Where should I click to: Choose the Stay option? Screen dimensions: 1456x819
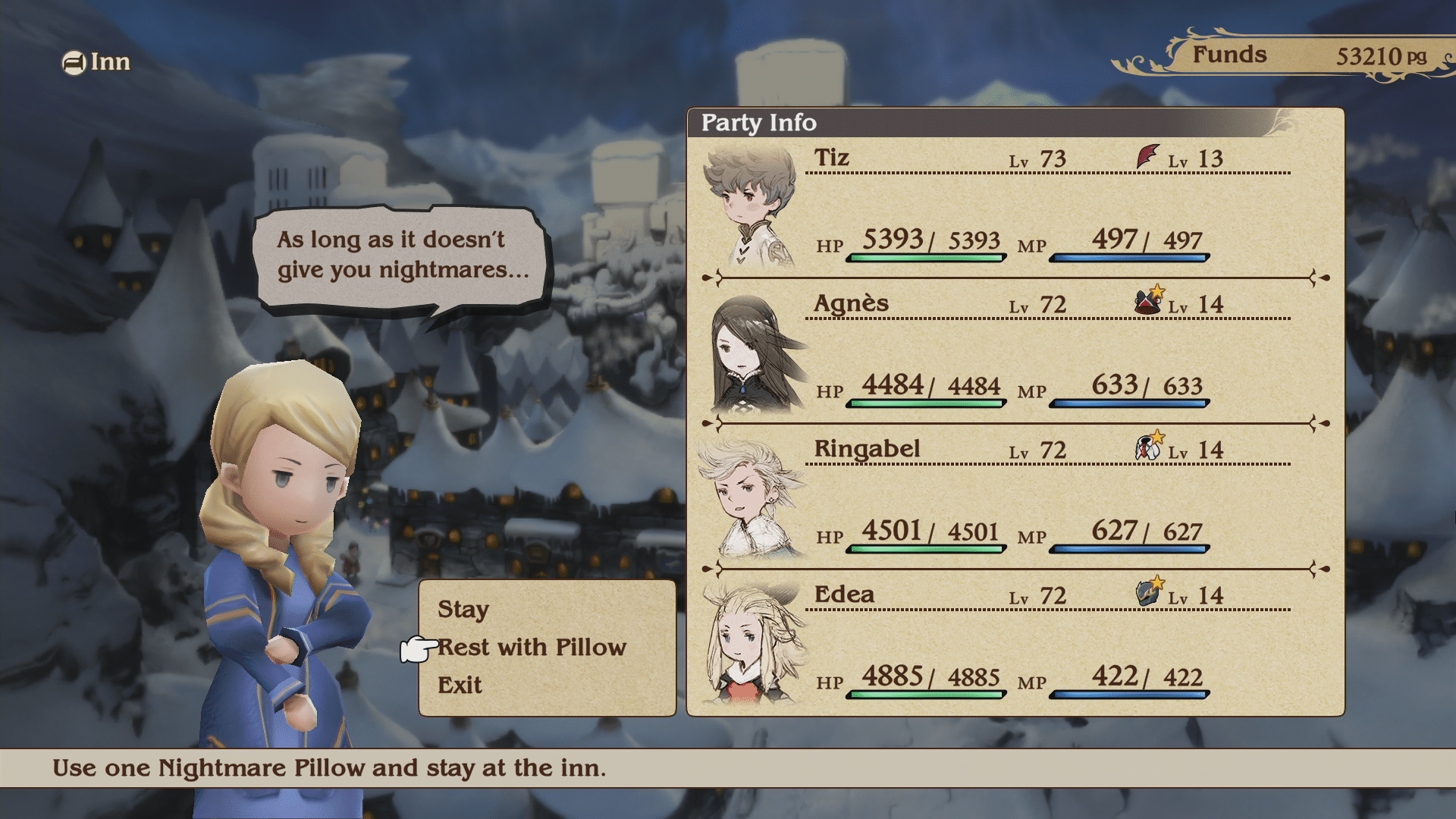tap(463, 610)
